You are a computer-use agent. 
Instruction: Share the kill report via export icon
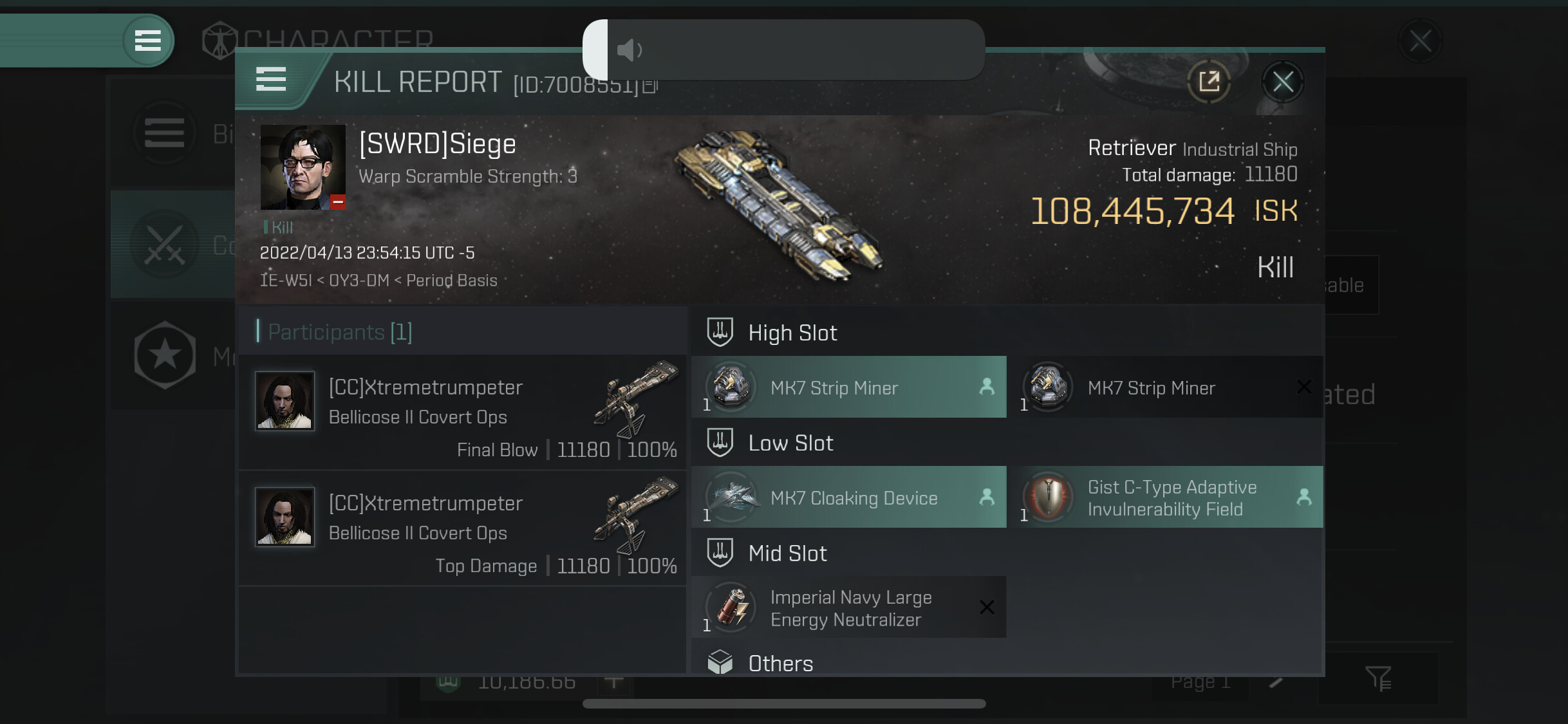pos(1209,82)
